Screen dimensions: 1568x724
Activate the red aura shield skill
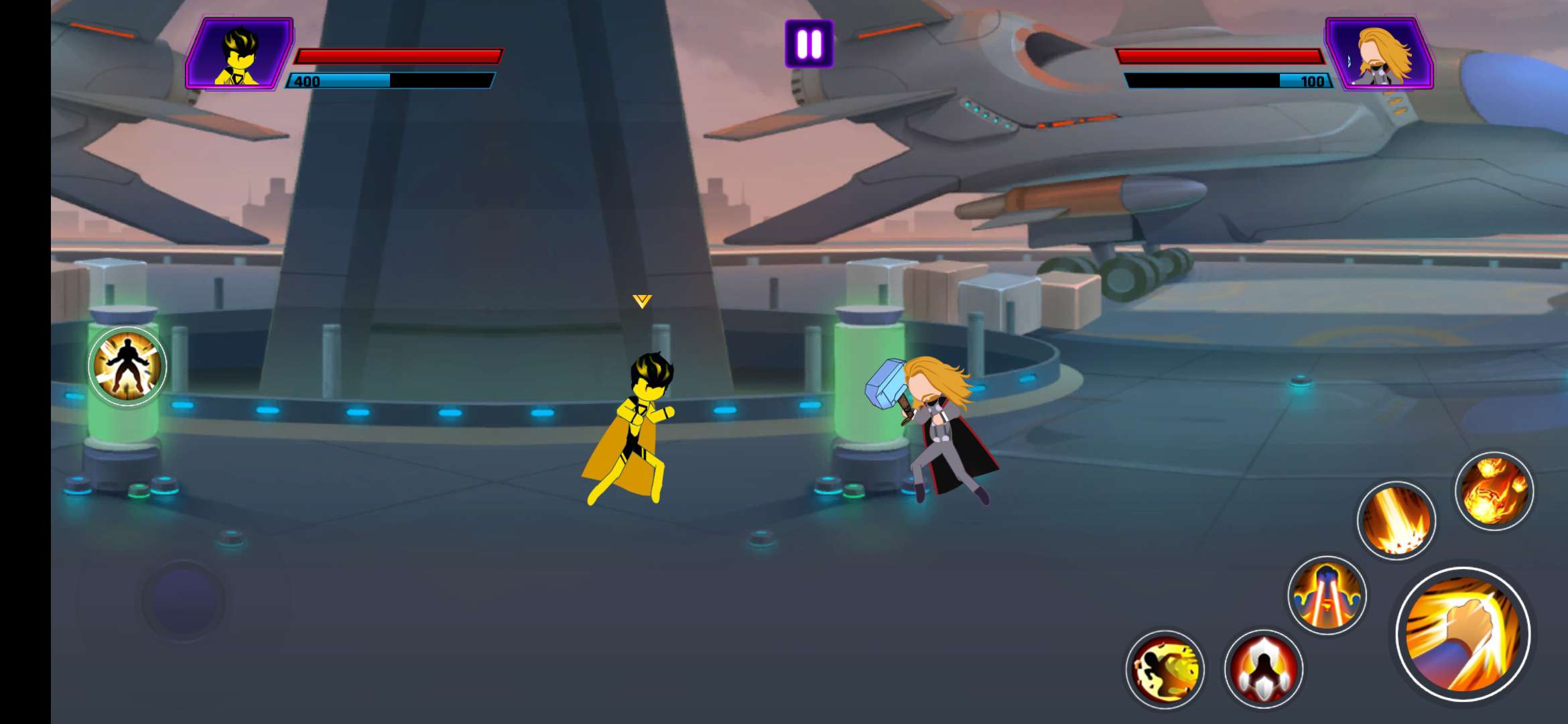pos(1263,668)
